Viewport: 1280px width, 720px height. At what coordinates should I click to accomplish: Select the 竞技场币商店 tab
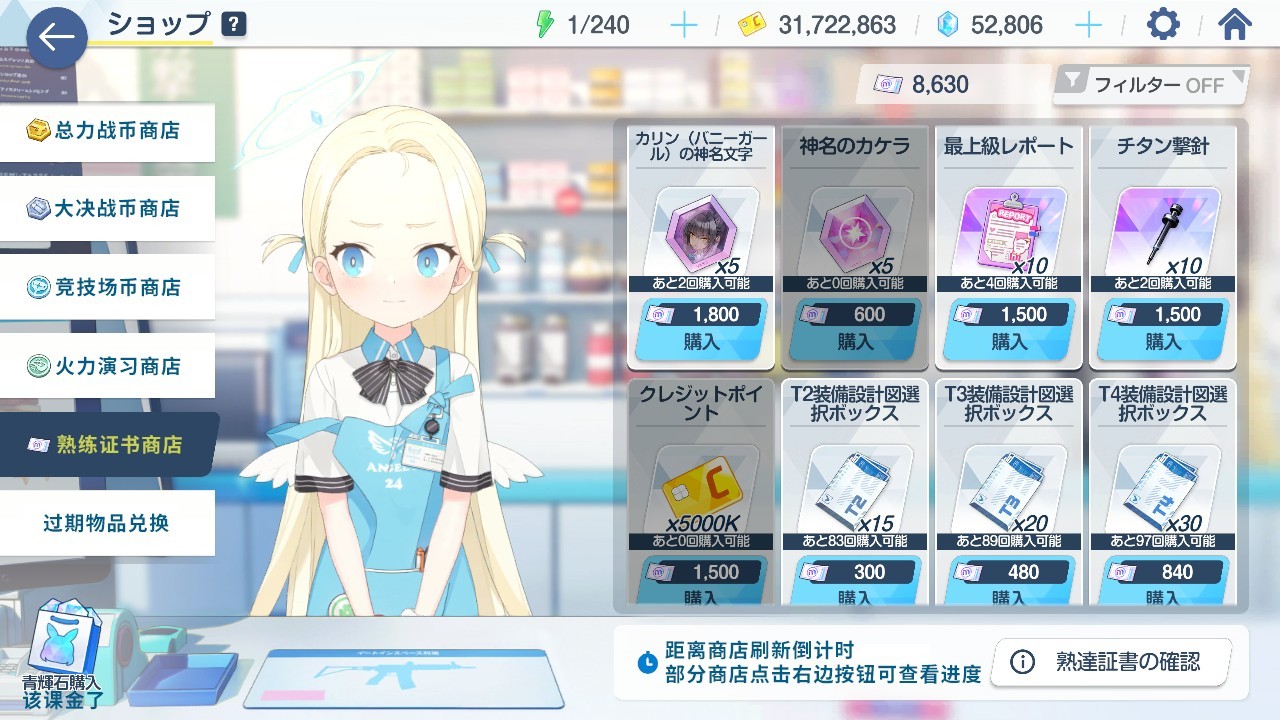click(x=107, y=286)
